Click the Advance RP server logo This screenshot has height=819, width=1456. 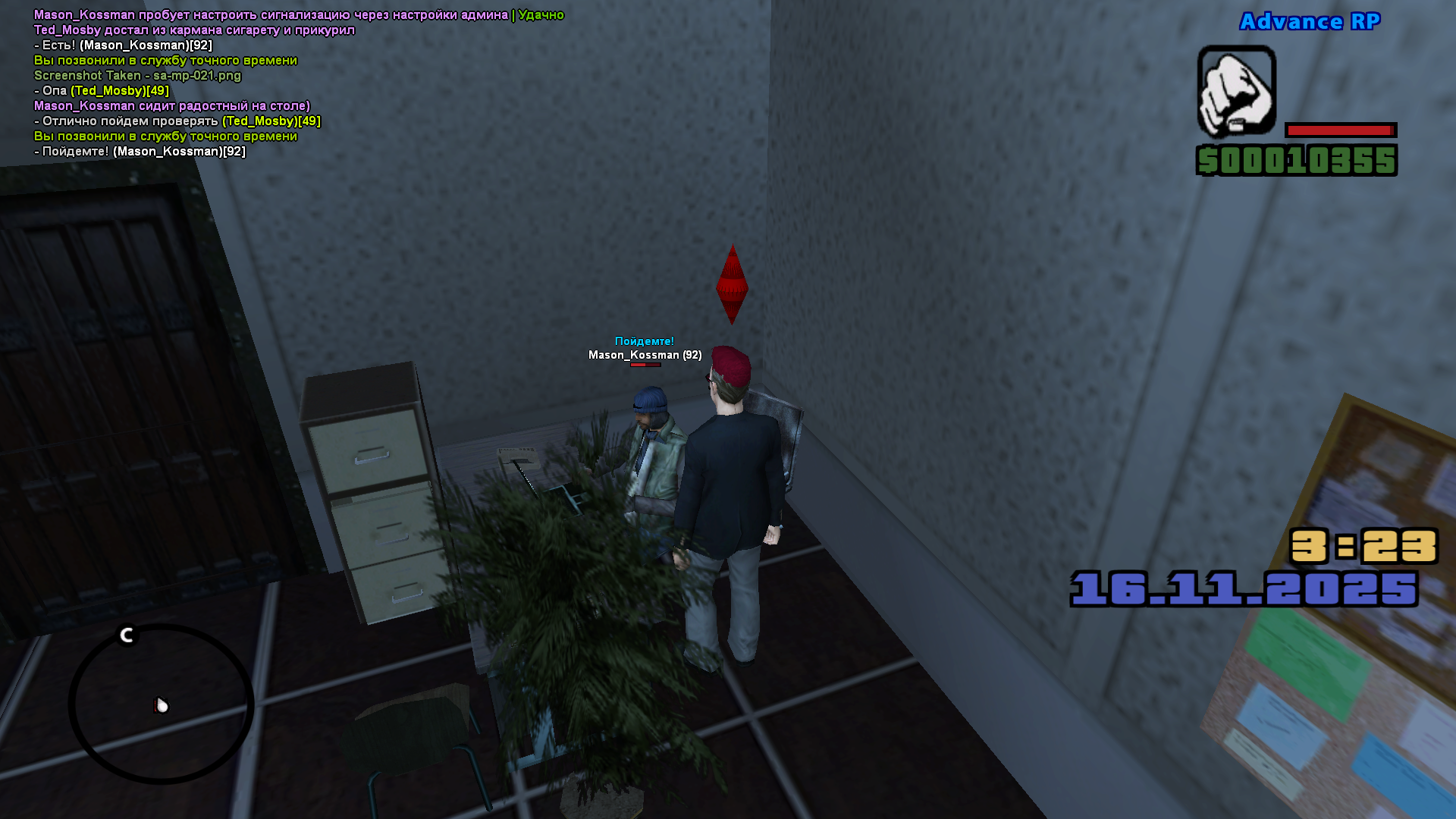click(1310, 21)
